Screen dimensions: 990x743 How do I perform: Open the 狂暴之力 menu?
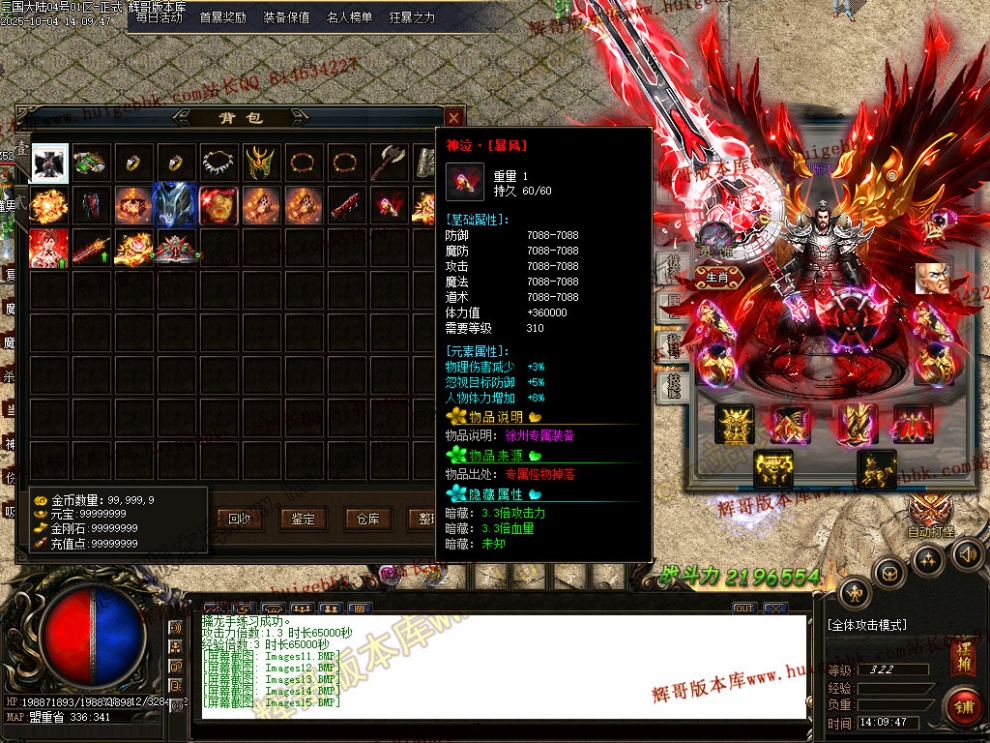click(412, 17)
